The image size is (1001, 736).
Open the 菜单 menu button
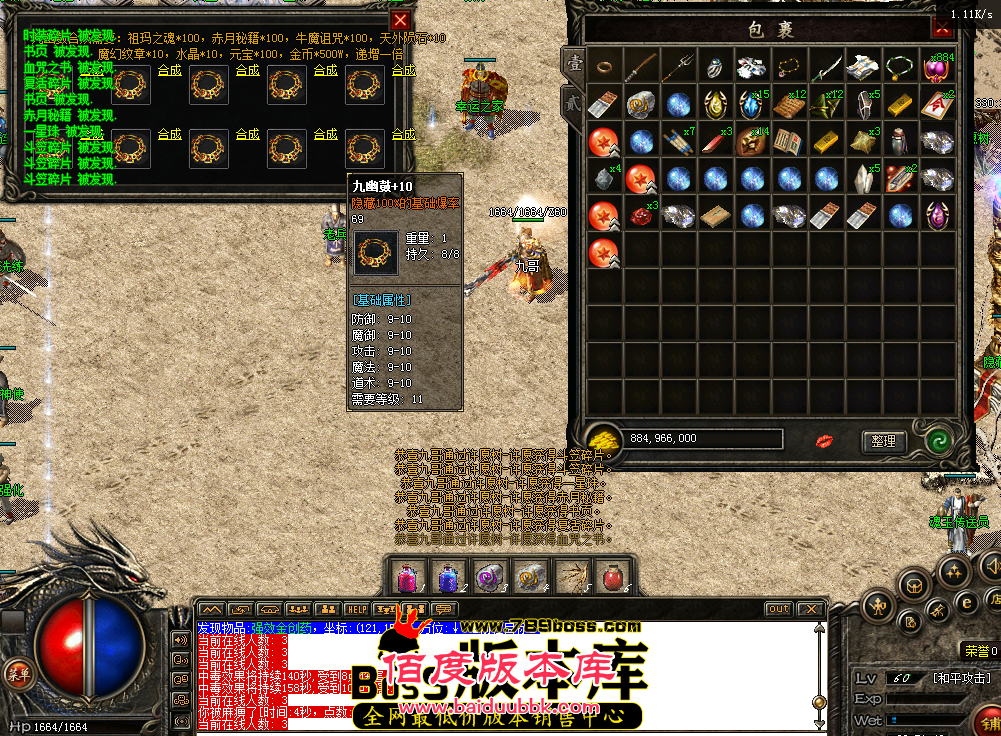[x=15, y=671]
